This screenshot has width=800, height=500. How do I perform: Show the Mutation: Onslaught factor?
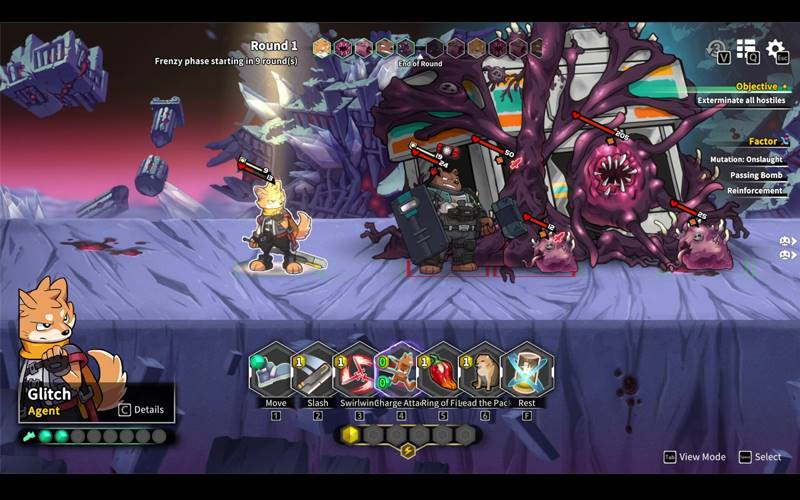click(x=748, y=159)
